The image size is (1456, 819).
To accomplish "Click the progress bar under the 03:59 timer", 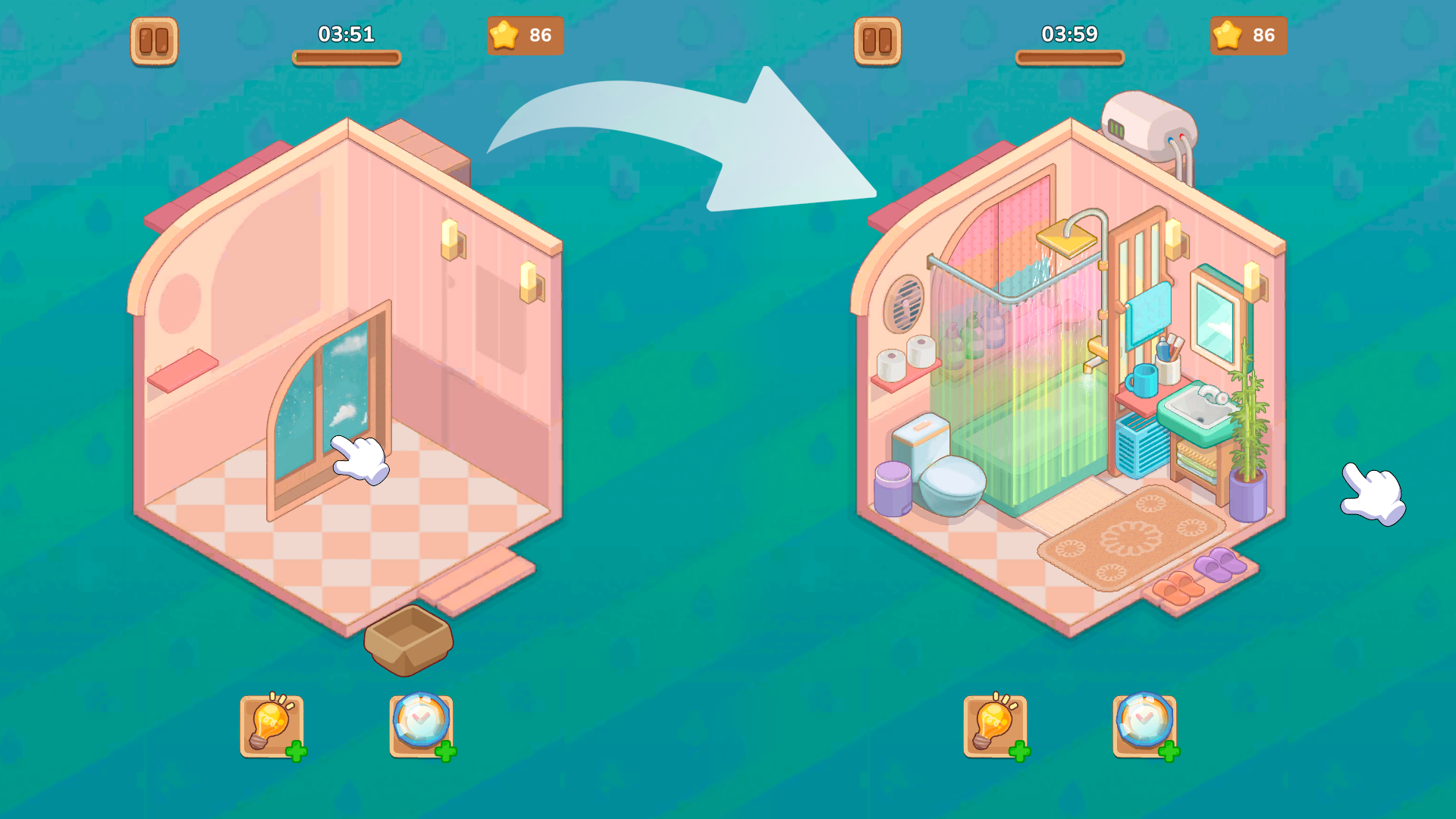I will 1069,55.
